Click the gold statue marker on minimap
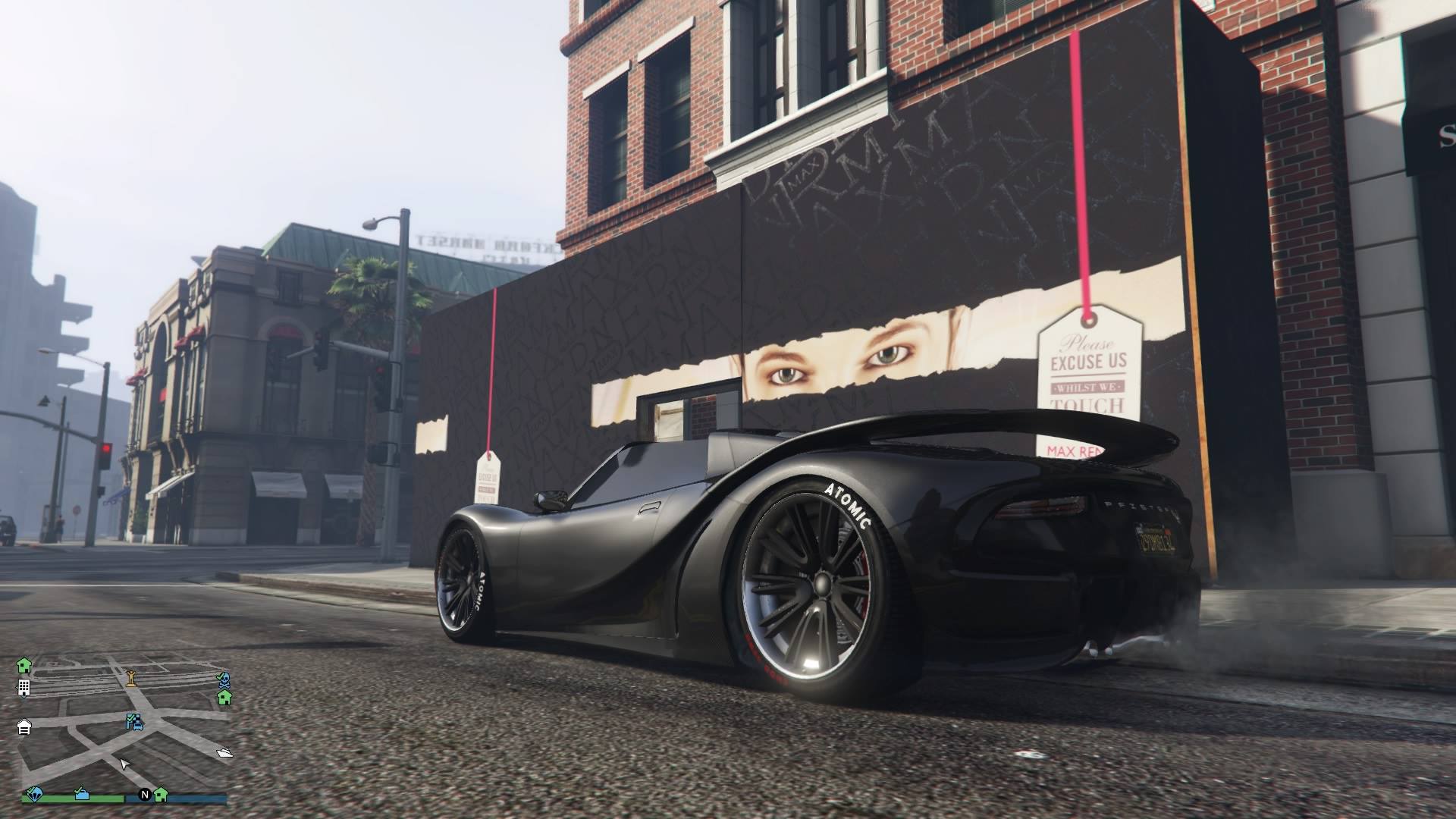This screenshot has height=819, width=1456. pyautogui.click(x=131, y=677)
